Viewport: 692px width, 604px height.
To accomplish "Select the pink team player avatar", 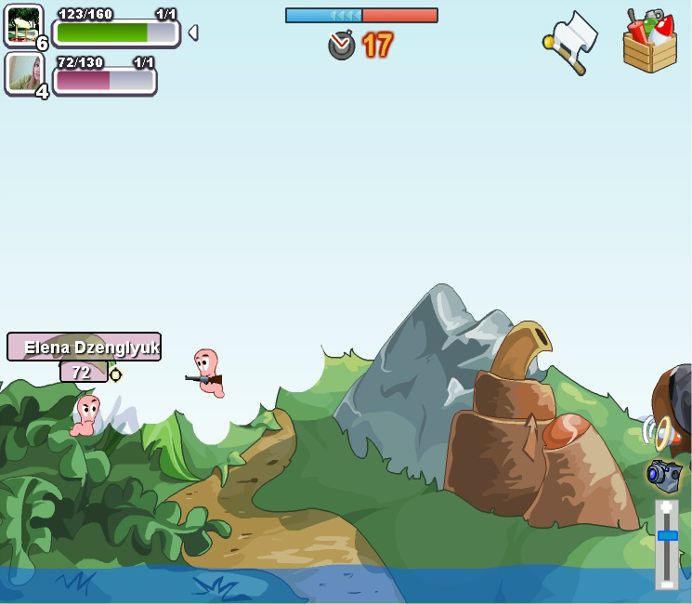I will coord(23,73).
